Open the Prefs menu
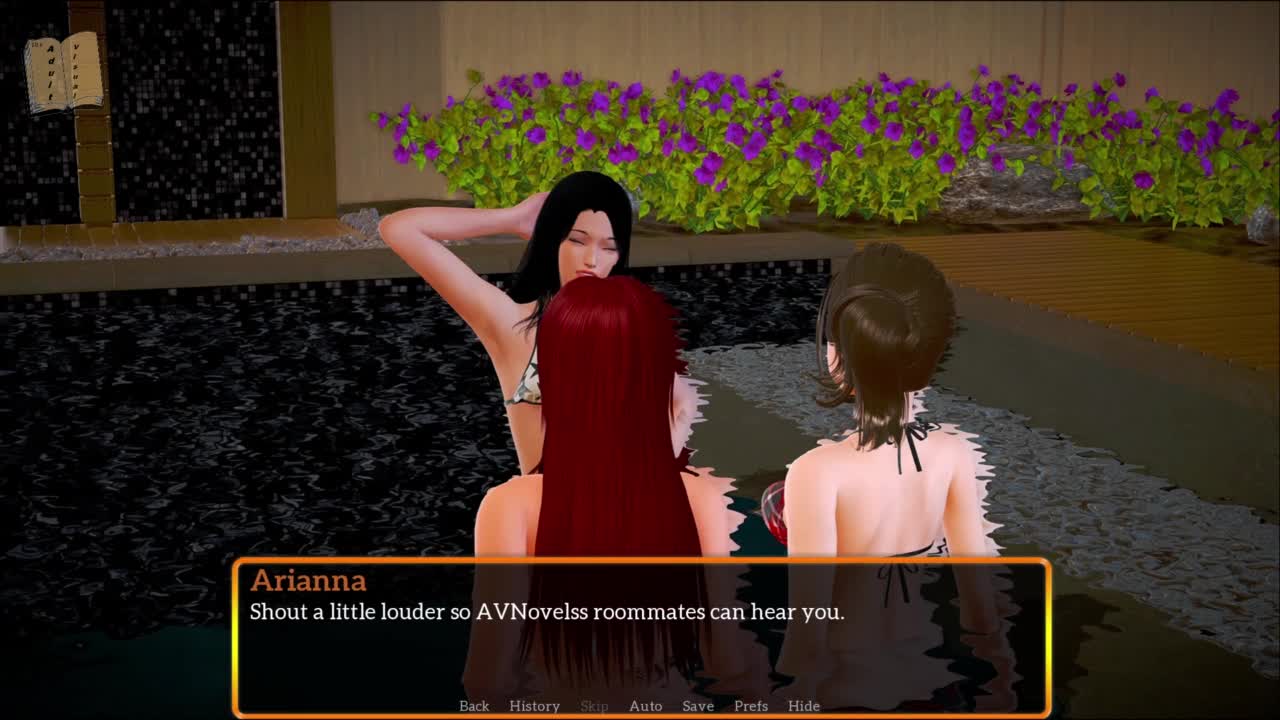1280x720 pixels. 751,706
